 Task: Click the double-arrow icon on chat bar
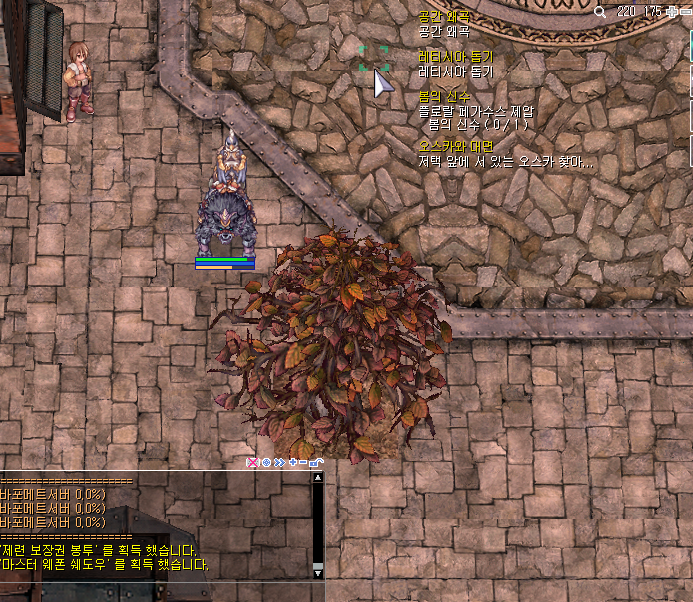[279, 463]
